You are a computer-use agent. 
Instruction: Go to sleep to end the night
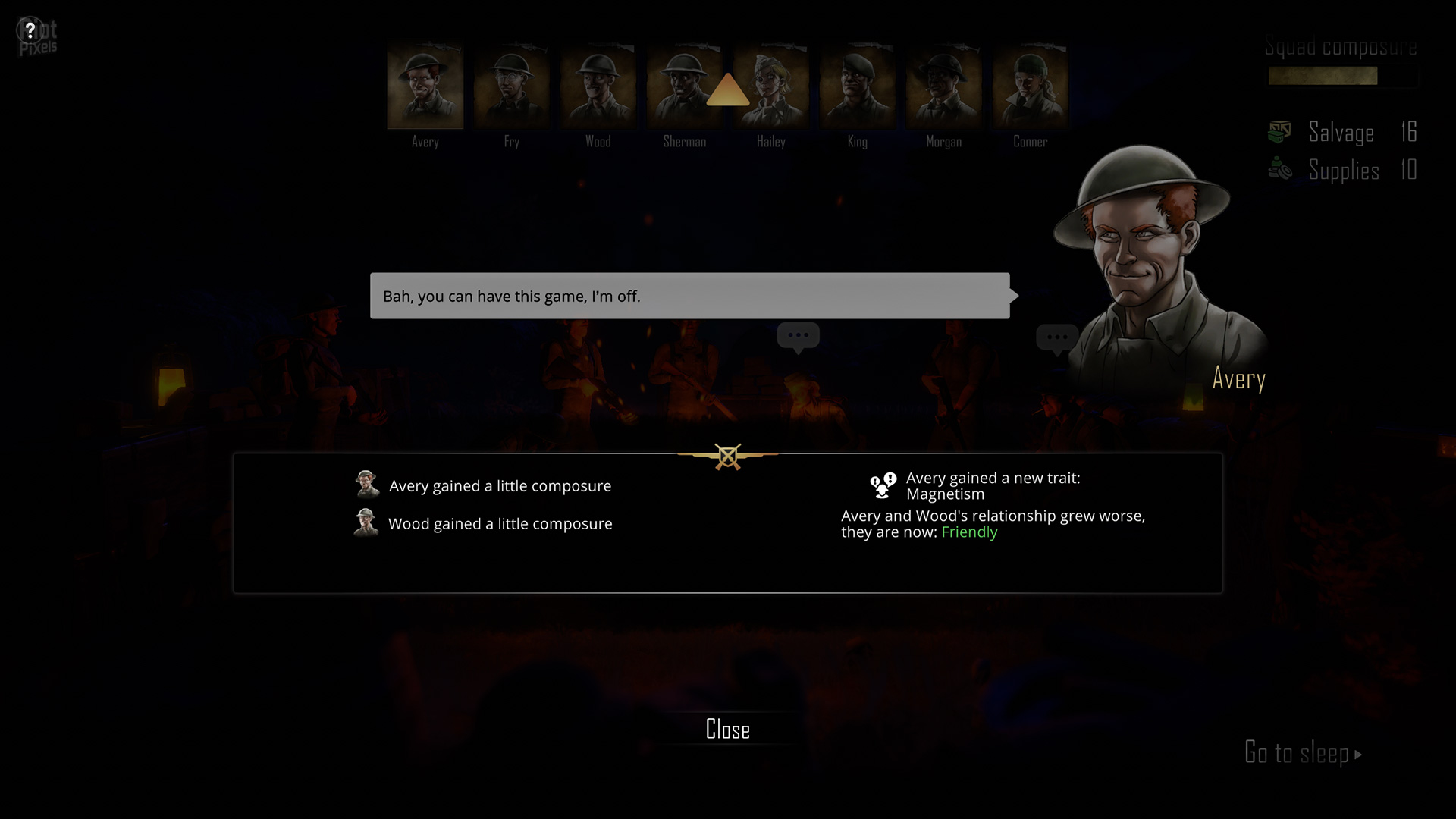click(x=1302, y=753)
